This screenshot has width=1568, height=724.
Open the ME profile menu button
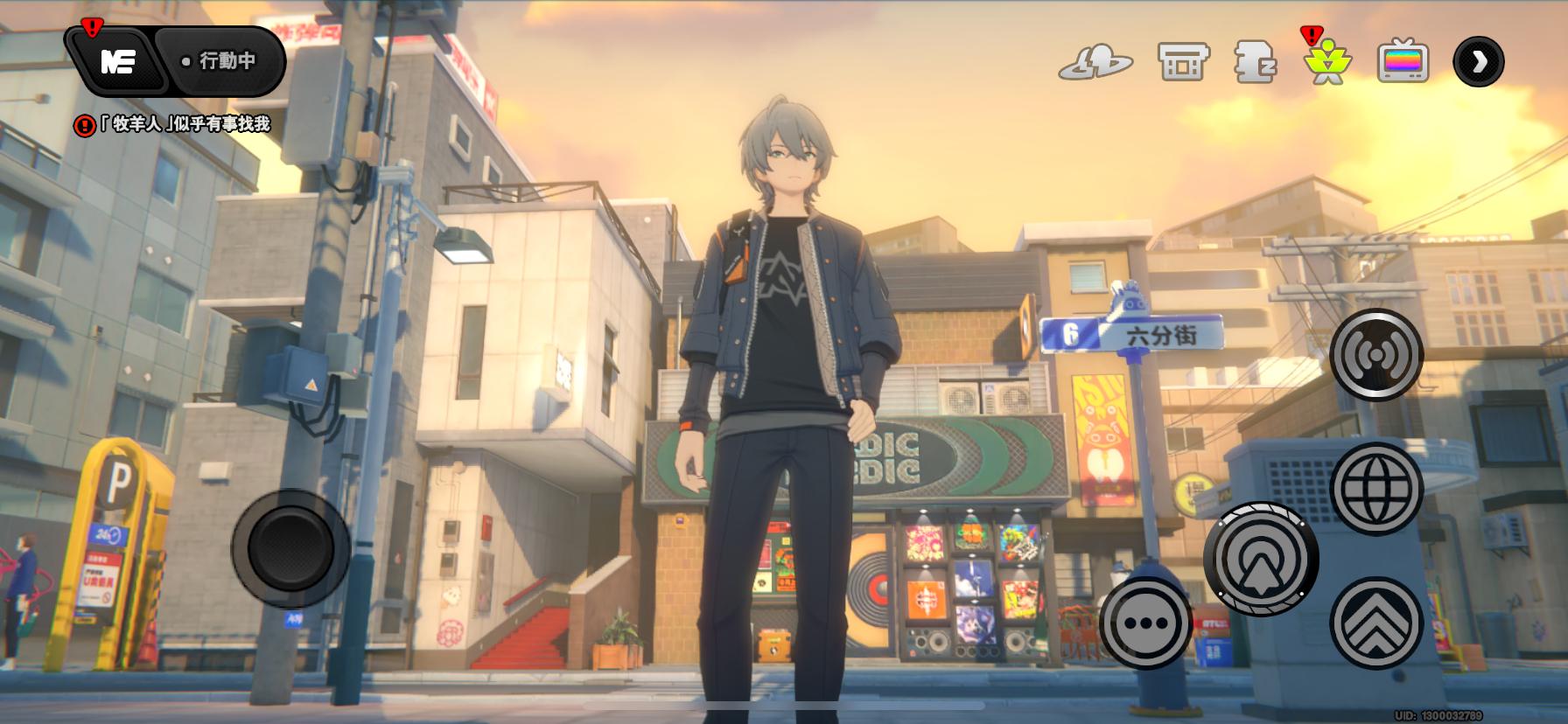117,61
